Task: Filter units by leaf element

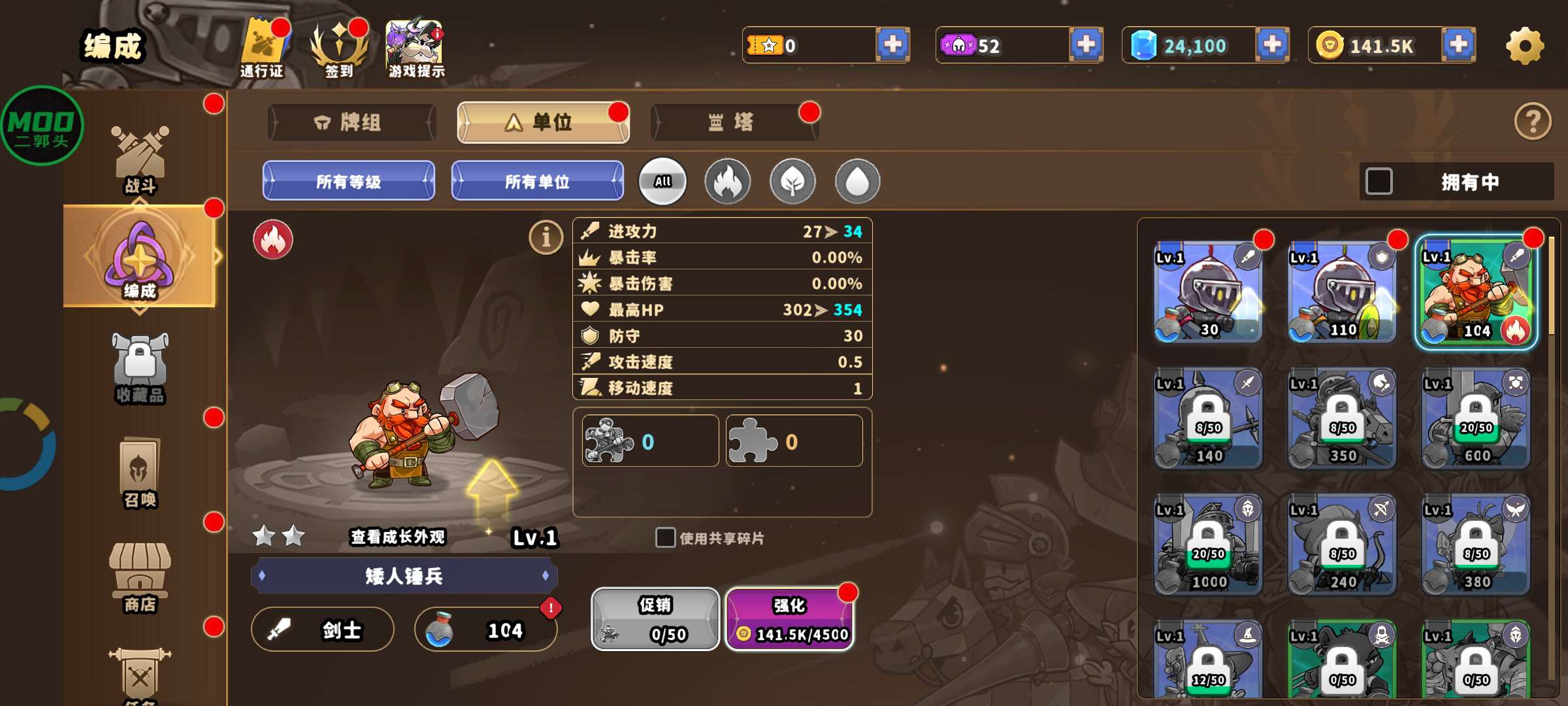Action: (x=792, y=182)
